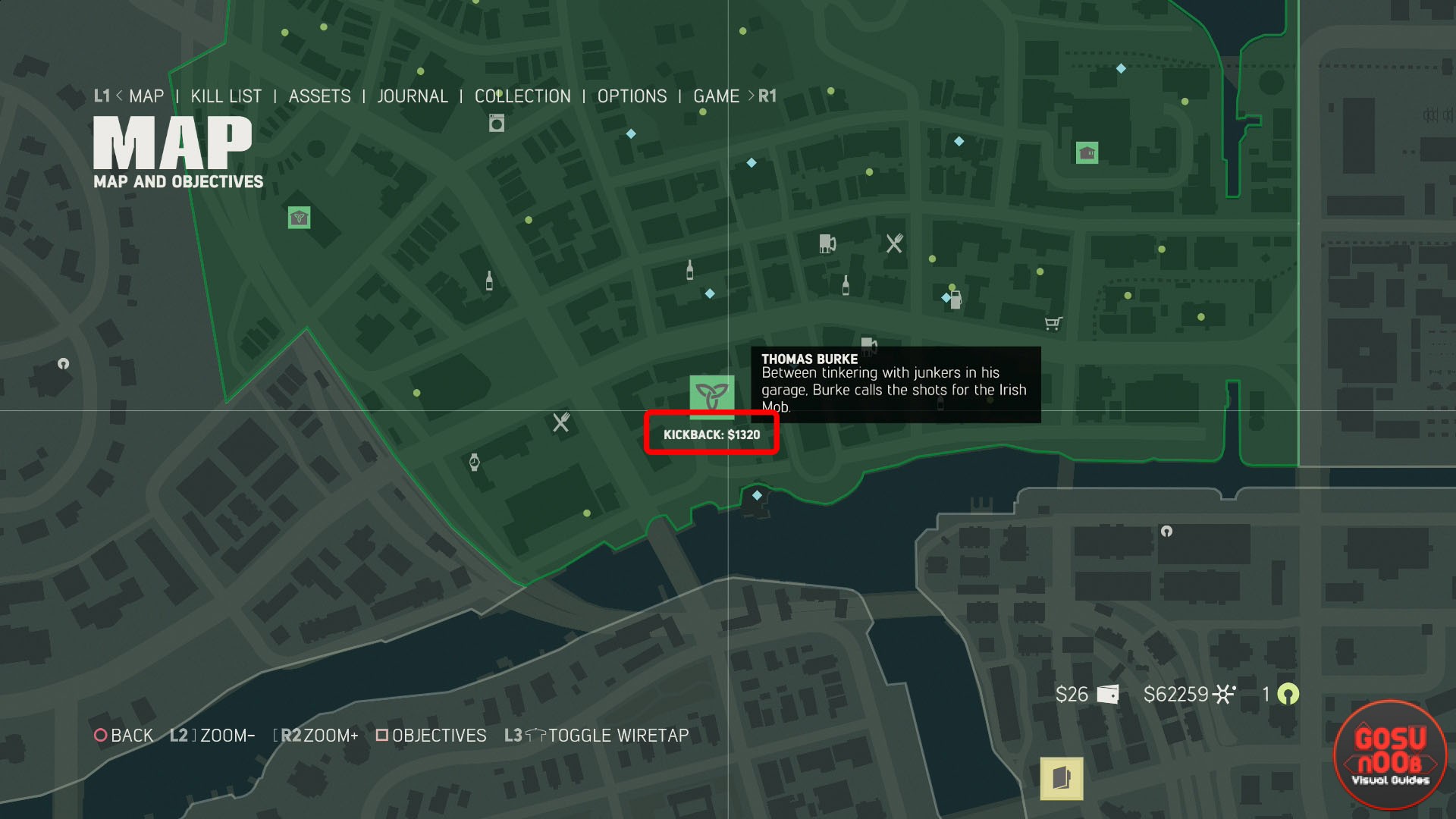
Task: Click the wristwatch shop icon
Action: pyautogui.click(x=474, y=461)
